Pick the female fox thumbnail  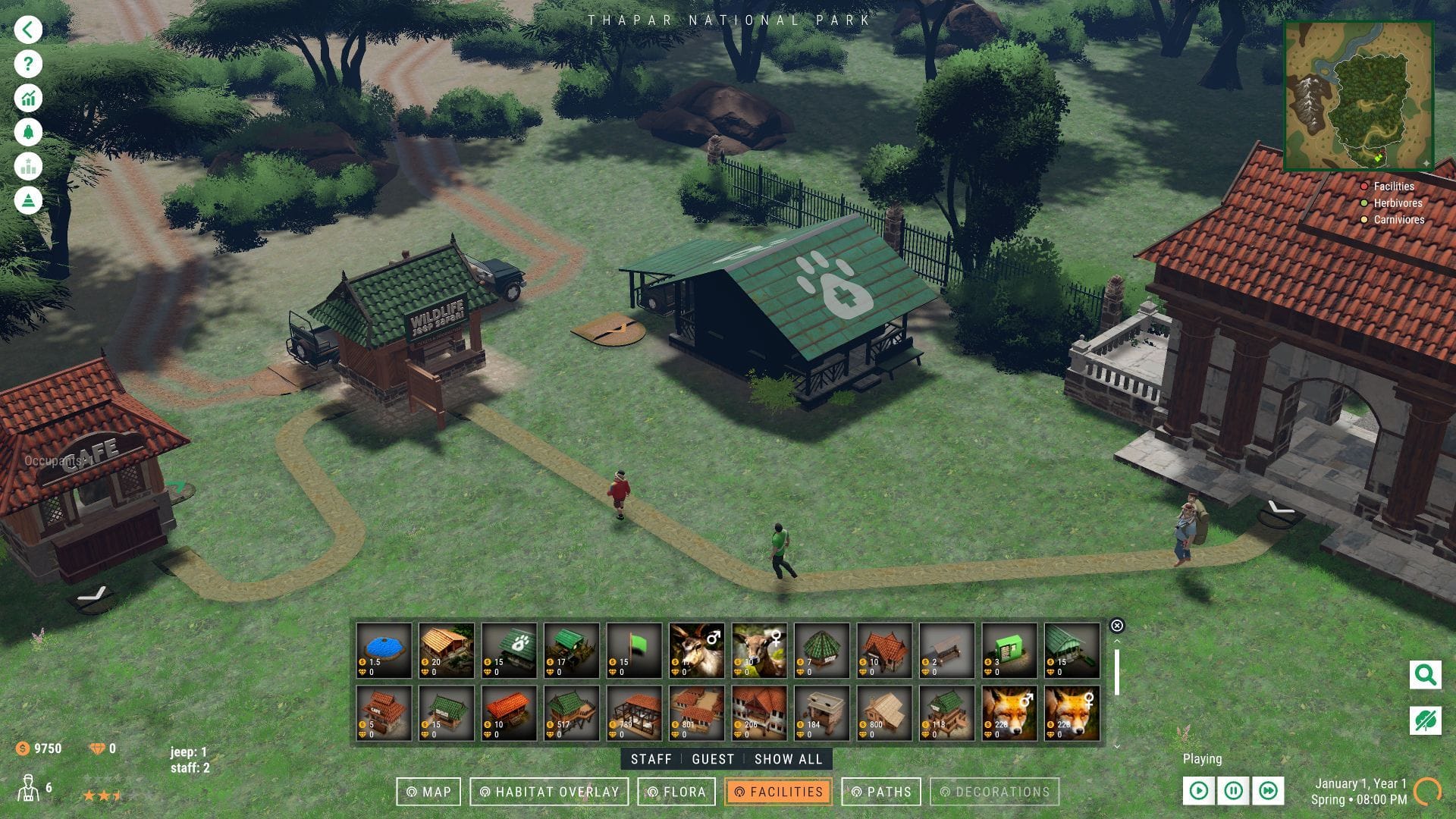click(x=1072, y=713)
